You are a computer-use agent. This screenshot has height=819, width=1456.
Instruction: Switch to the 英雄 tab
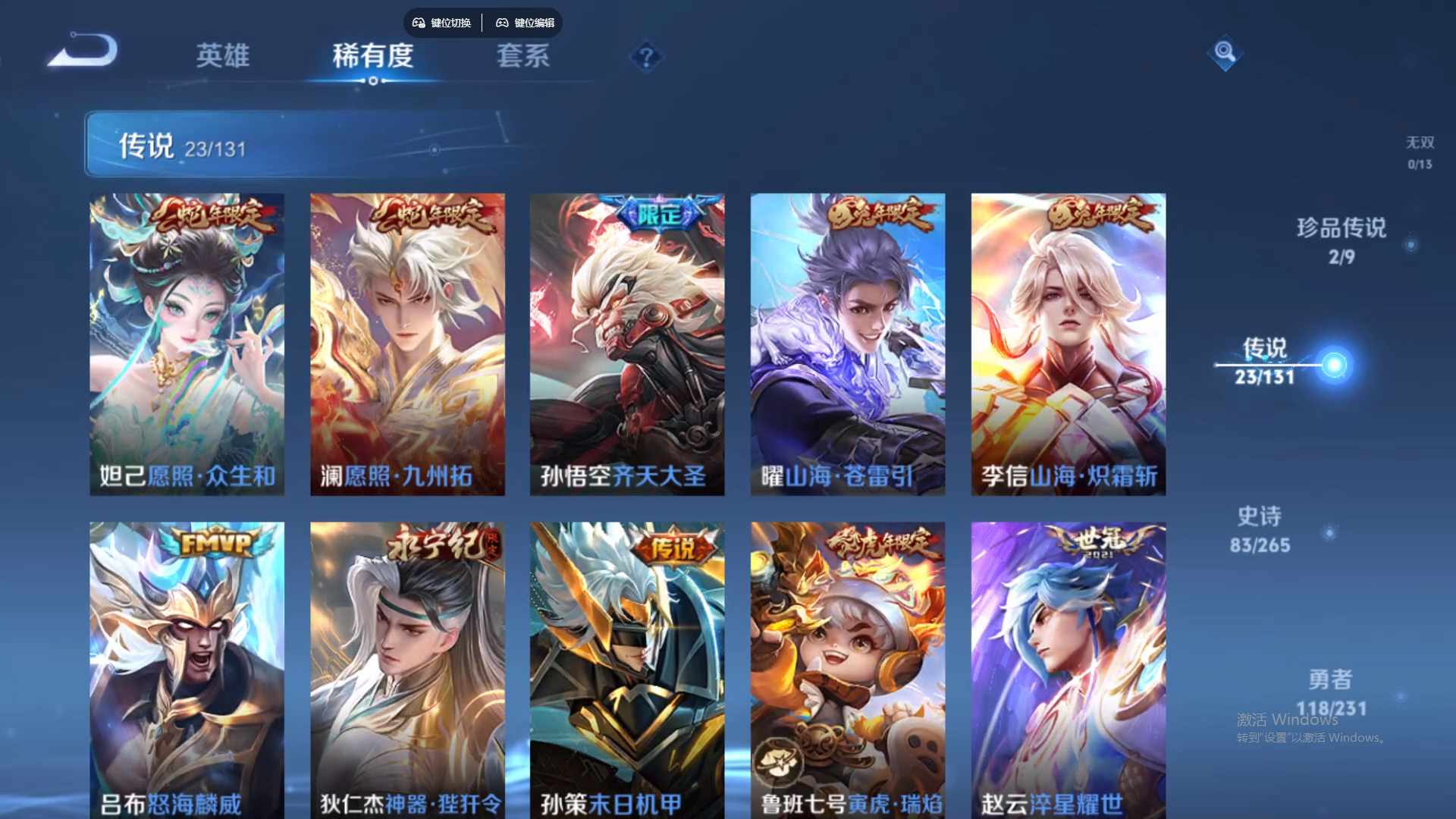click(x=224, y=57)
